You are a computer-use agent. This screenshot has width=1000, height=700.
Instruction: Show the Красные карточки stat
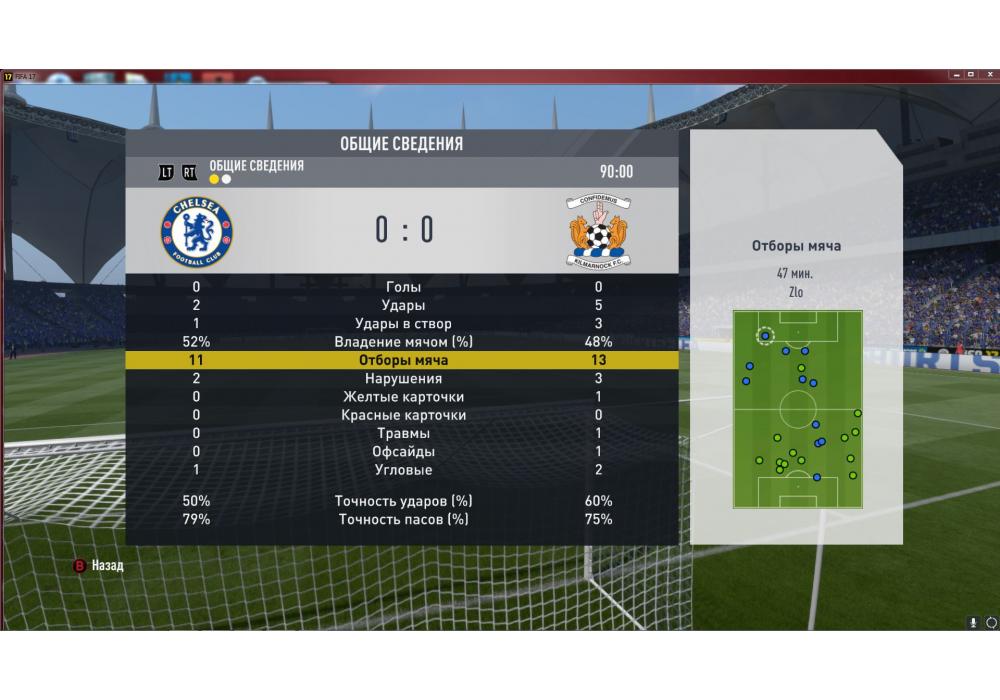(x=403, y=415)
